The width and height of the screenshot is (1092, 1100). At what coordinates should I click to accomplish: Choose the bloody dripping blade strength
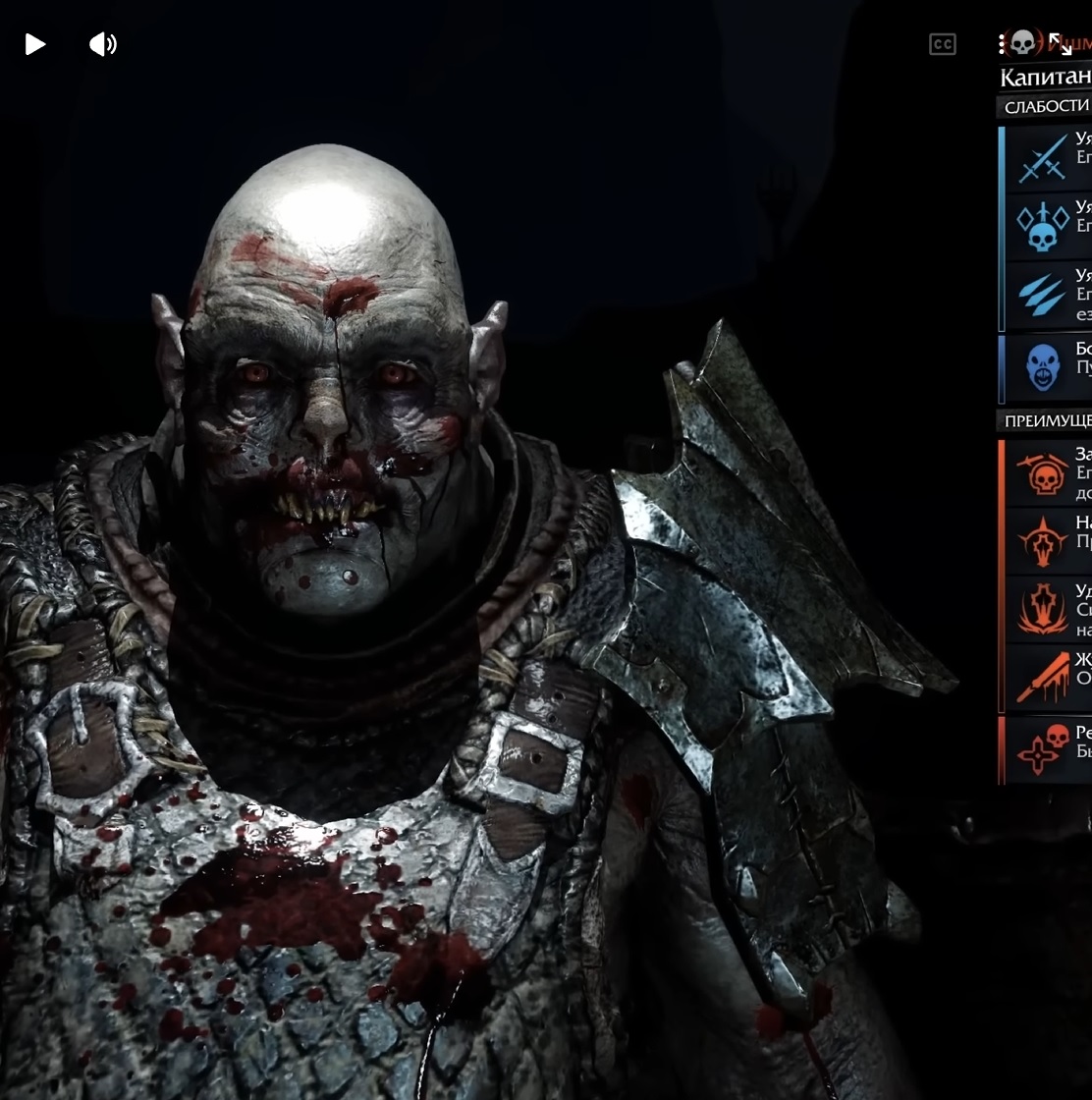point(1043,678)
